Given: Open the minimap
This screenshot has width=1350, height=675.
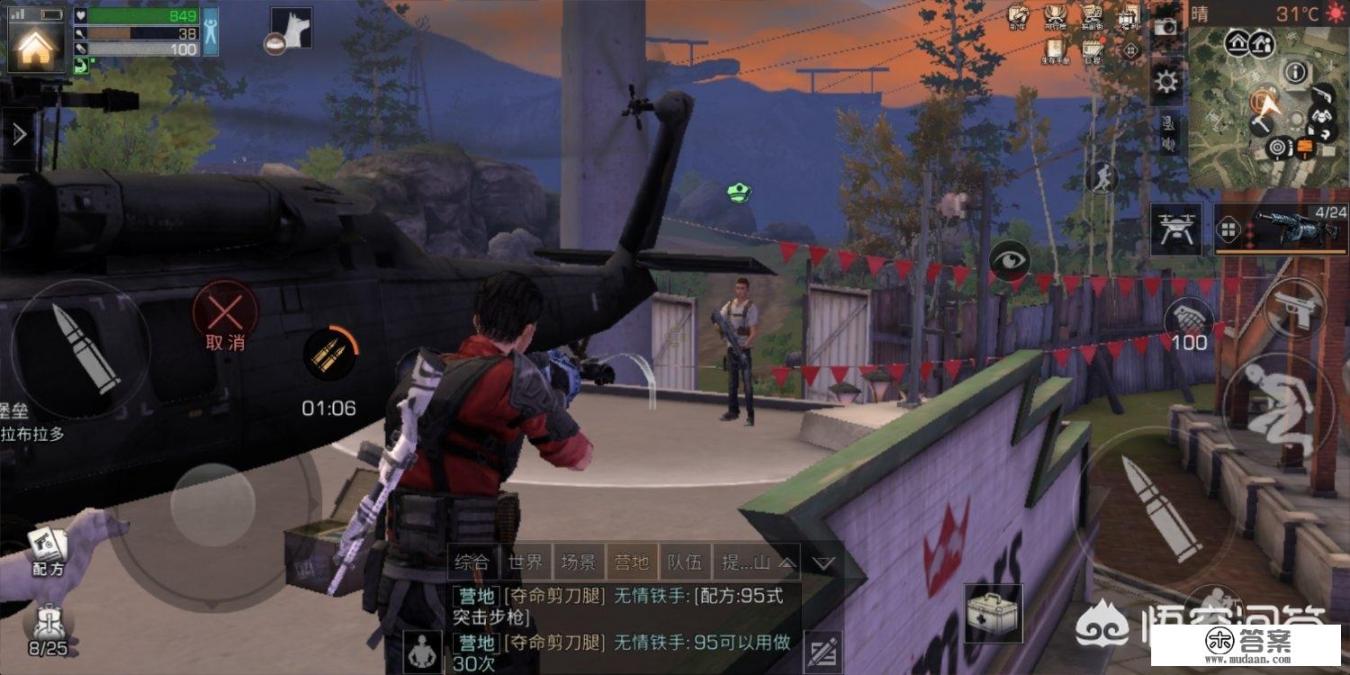Looking at the screenshot, I should pyautogui.click(x=1268, y=105).
